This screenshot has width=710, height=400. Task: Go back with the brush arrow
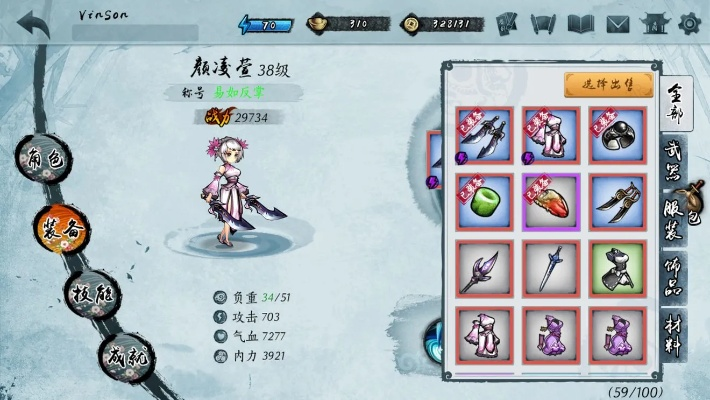point(33,24)
